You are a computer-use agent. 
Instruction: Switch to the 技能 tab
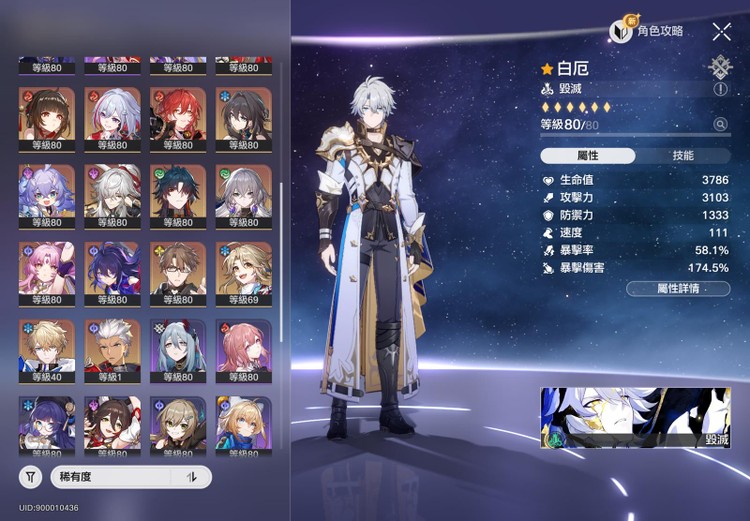click(683, 156)
